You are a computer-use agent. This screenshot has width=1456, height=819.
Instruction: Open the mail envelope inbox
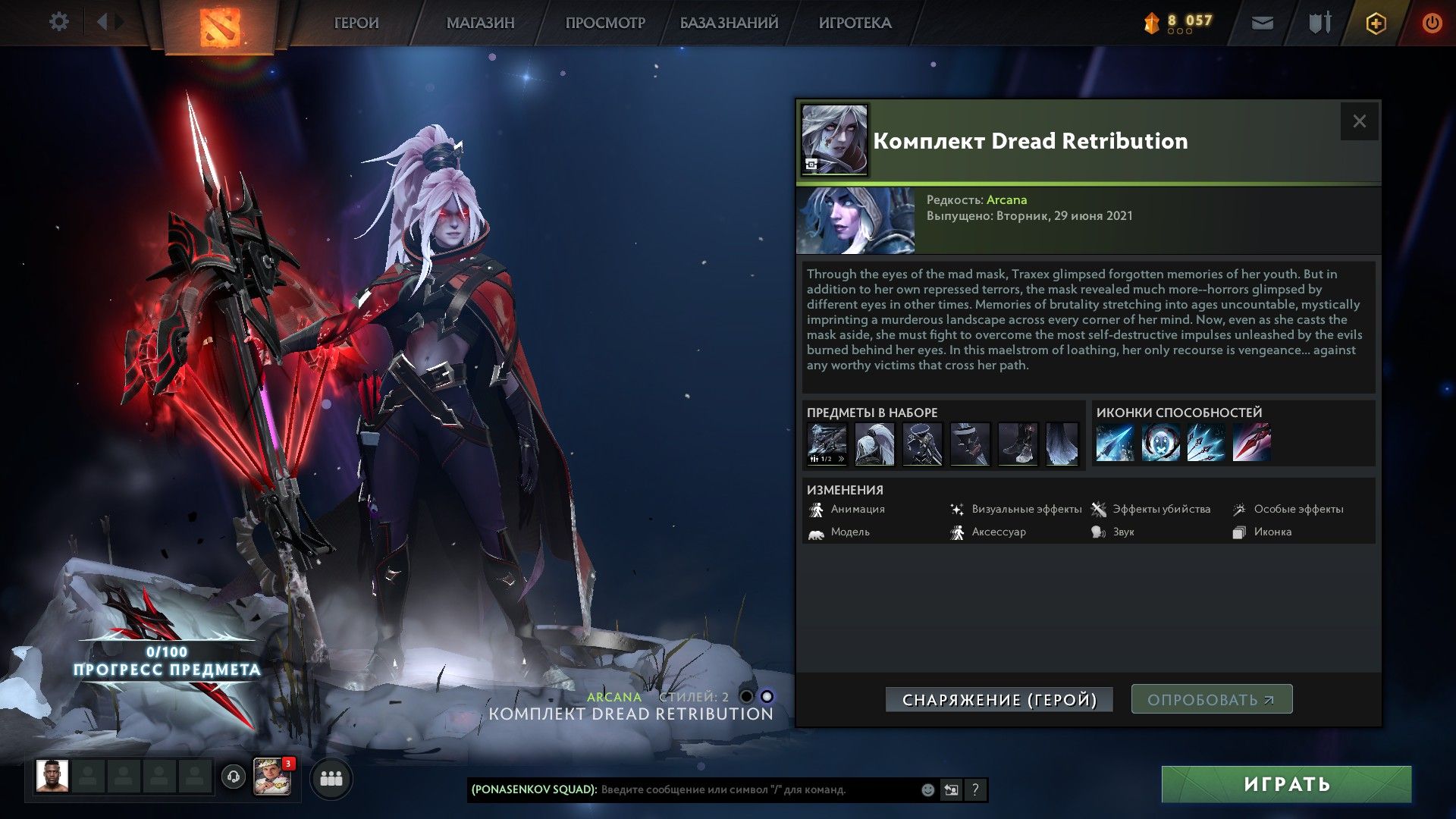coord(1262,24)
